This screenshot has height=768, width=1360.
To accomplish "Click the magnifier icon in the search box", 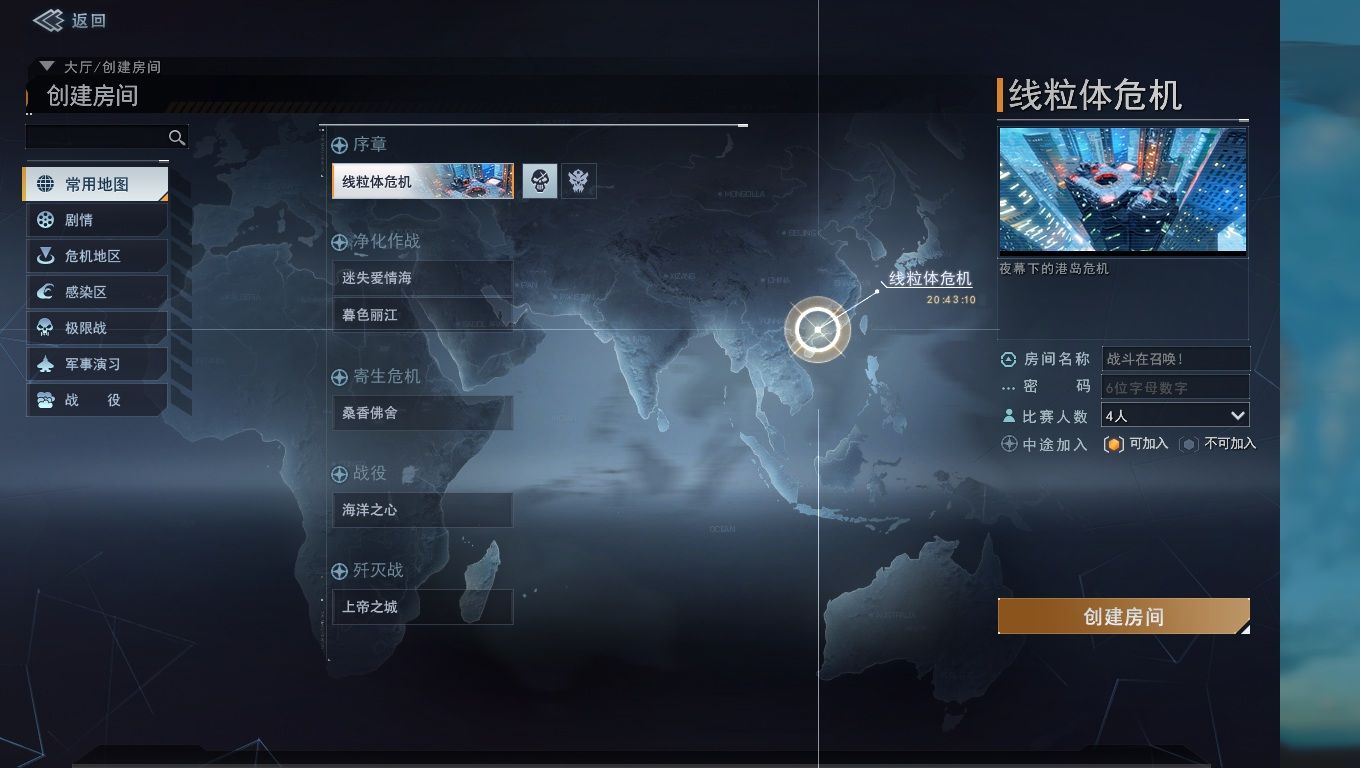I will pos(177,137).
